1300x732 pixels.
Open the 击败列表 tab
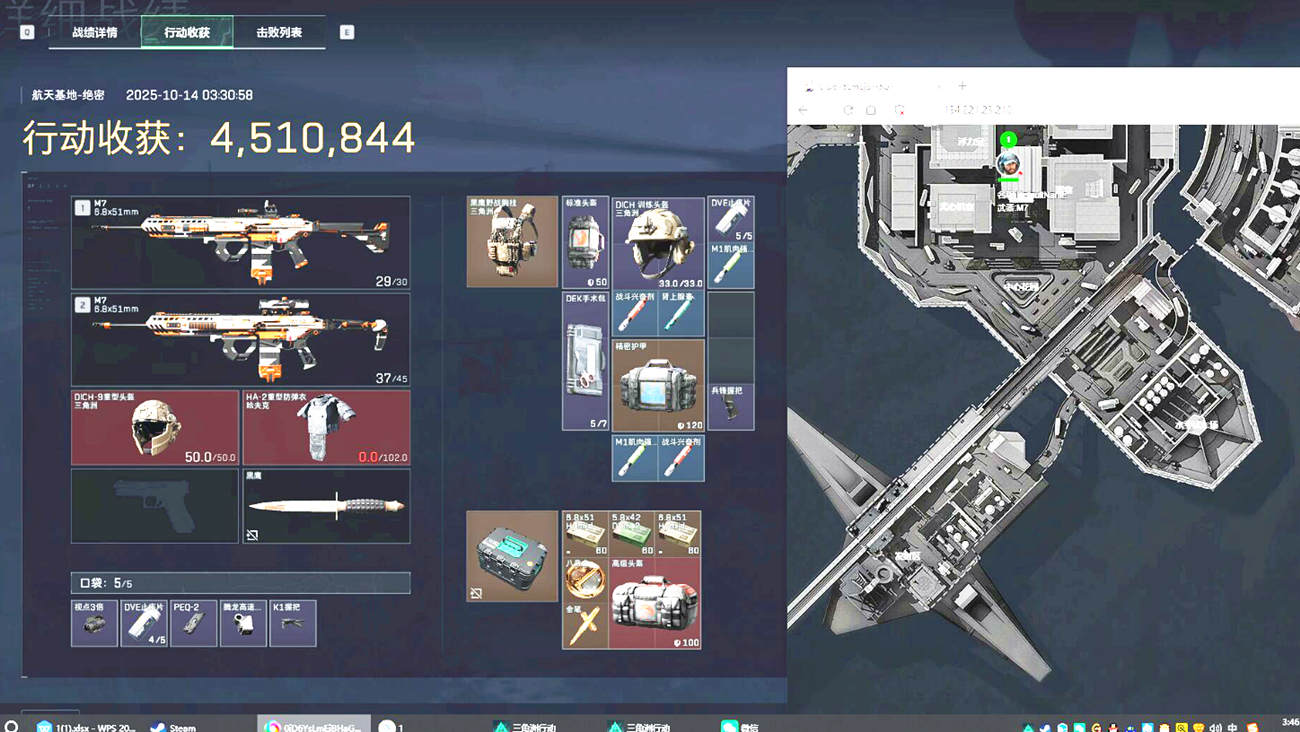click(x=279, y=32)
